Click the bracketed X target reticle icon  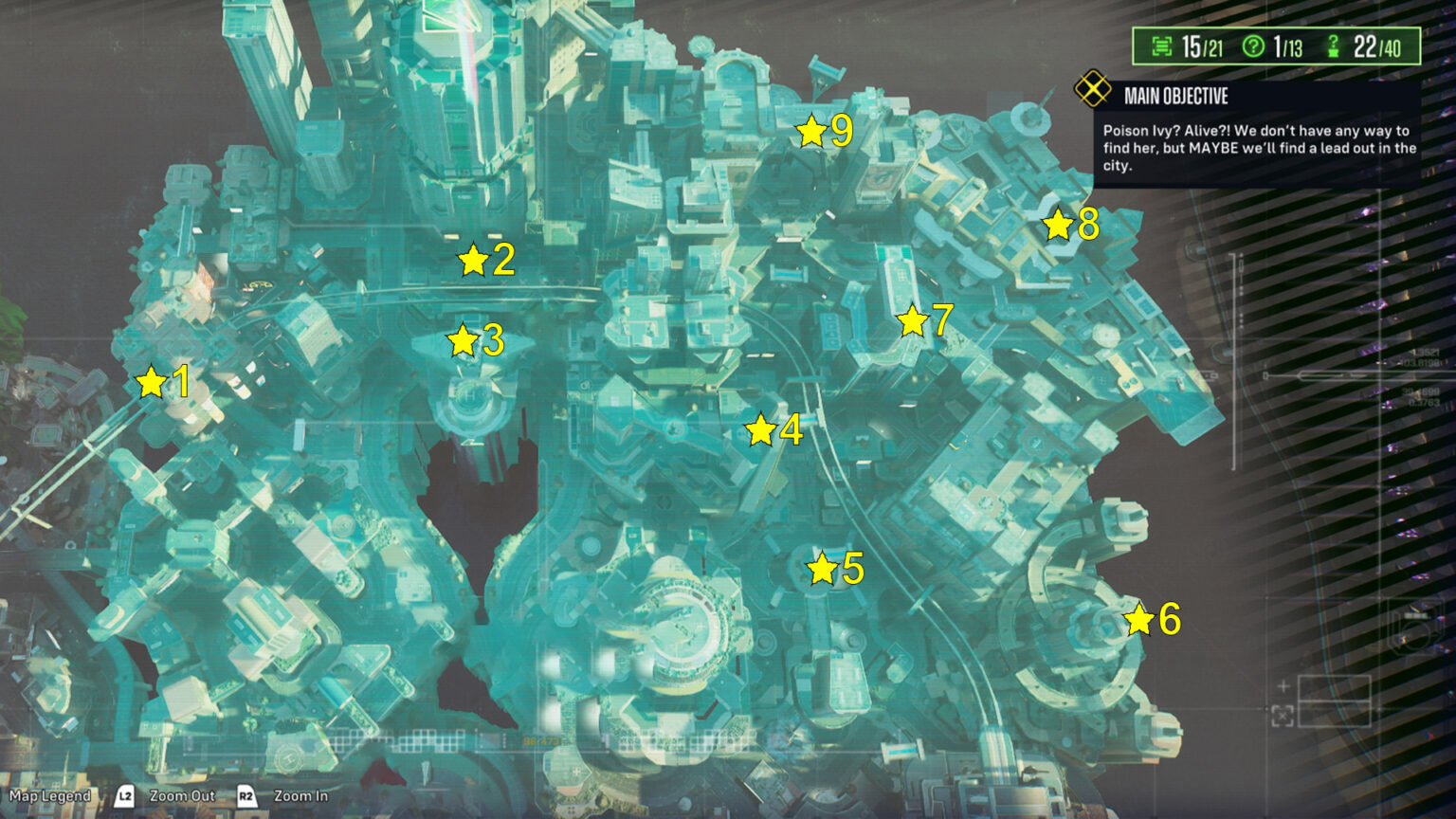coord(1283,716)
